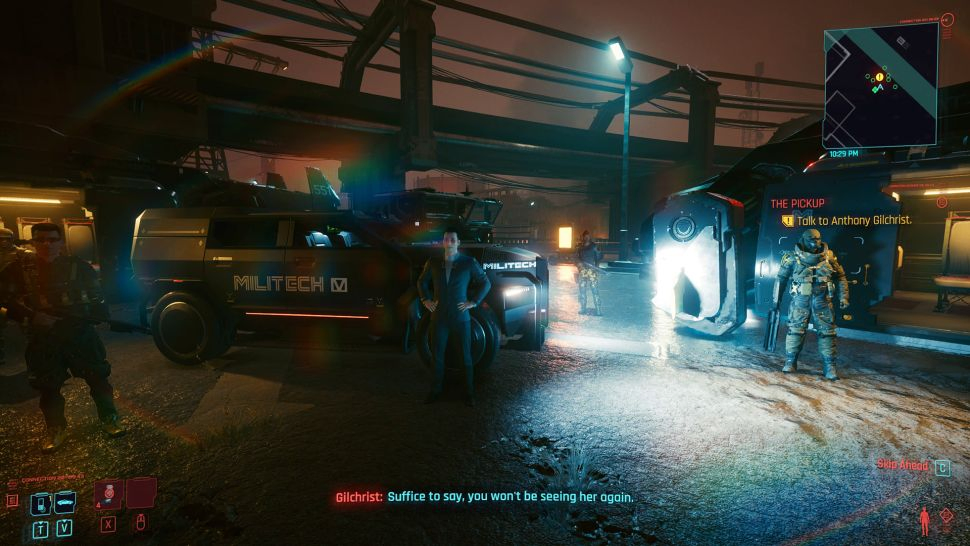Open the phone icon
Image resolution: width=970 pixels, height=546 pixels.
coord(41,502)
